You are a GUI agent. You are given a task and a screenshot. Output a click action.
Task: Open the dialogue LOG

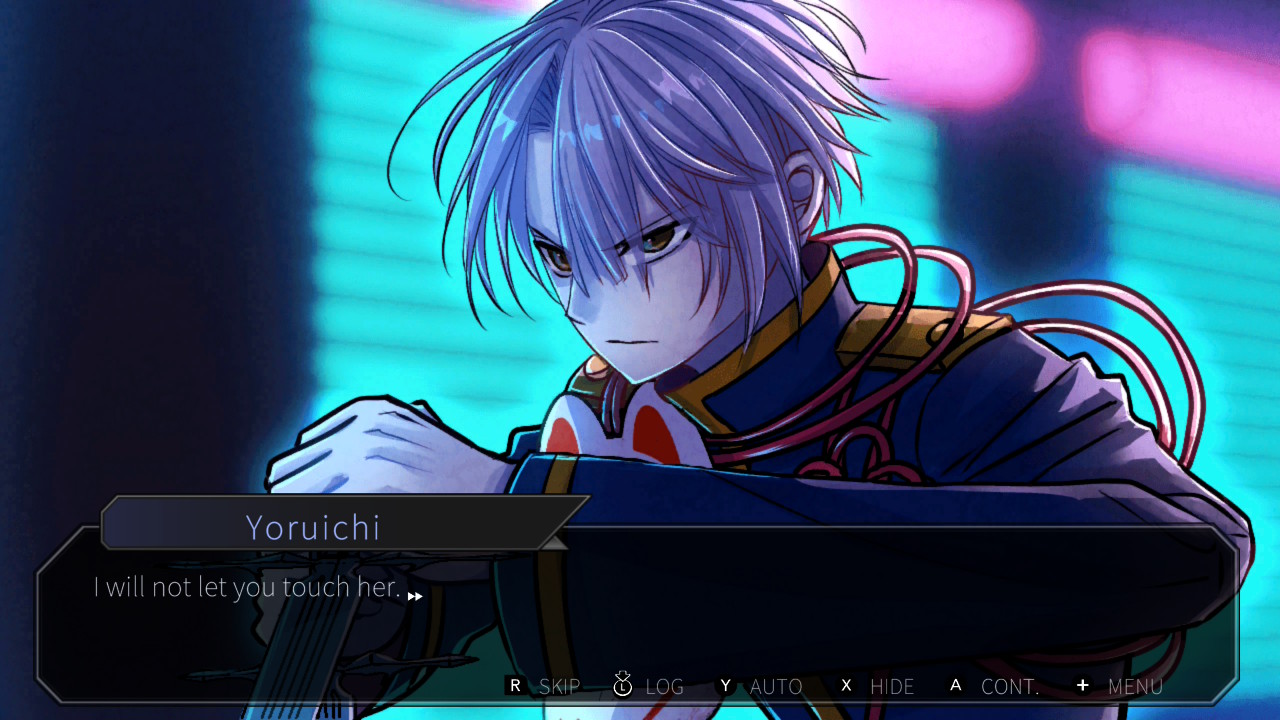point(649,686)
